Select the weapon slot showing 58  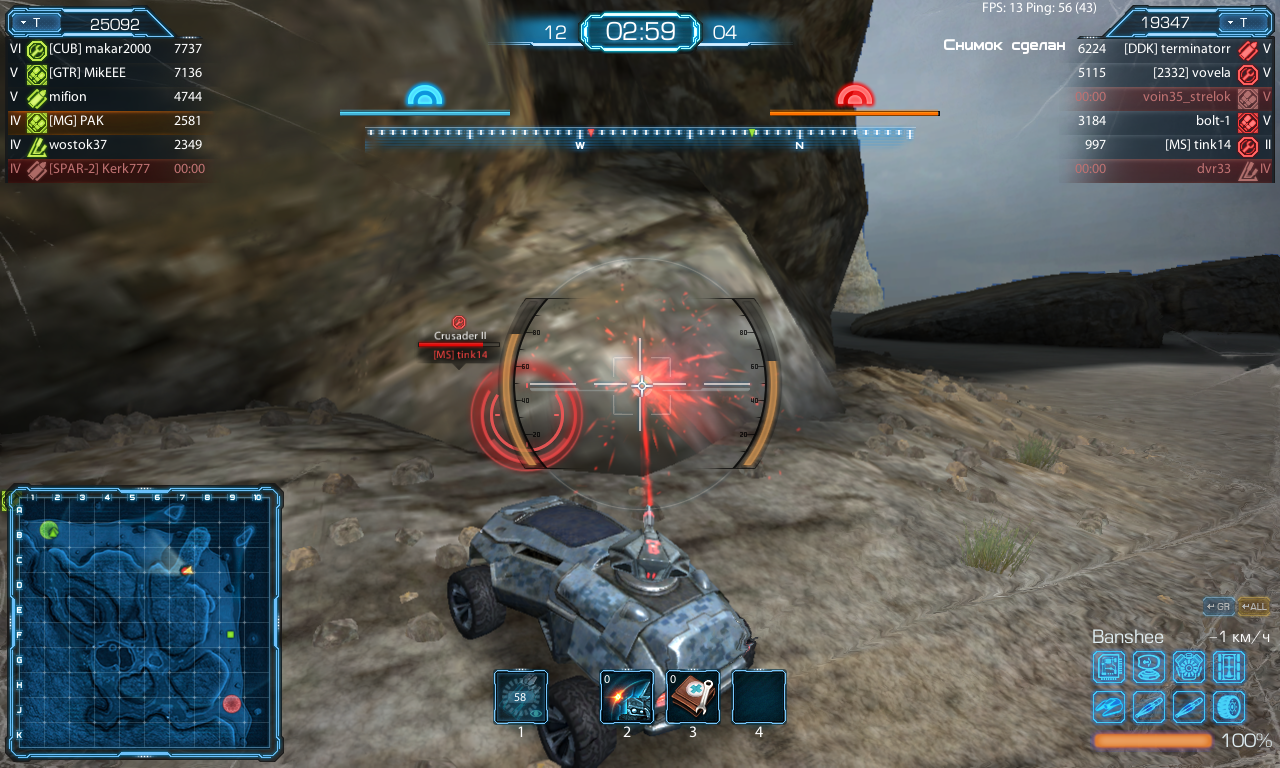tap(520, 696)
